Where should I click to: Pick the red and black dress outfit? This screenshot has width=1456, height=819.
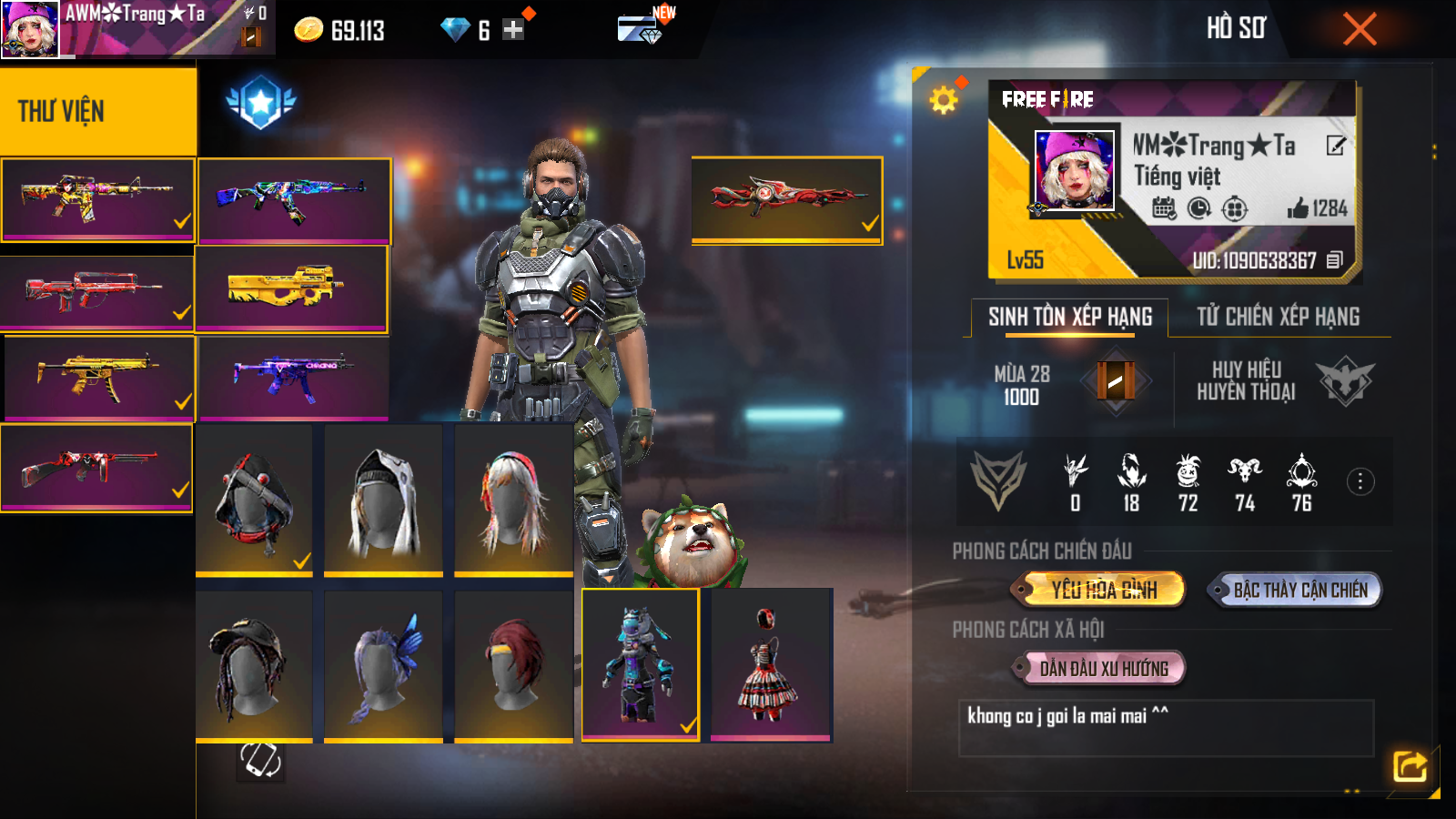tap(770, 664)
